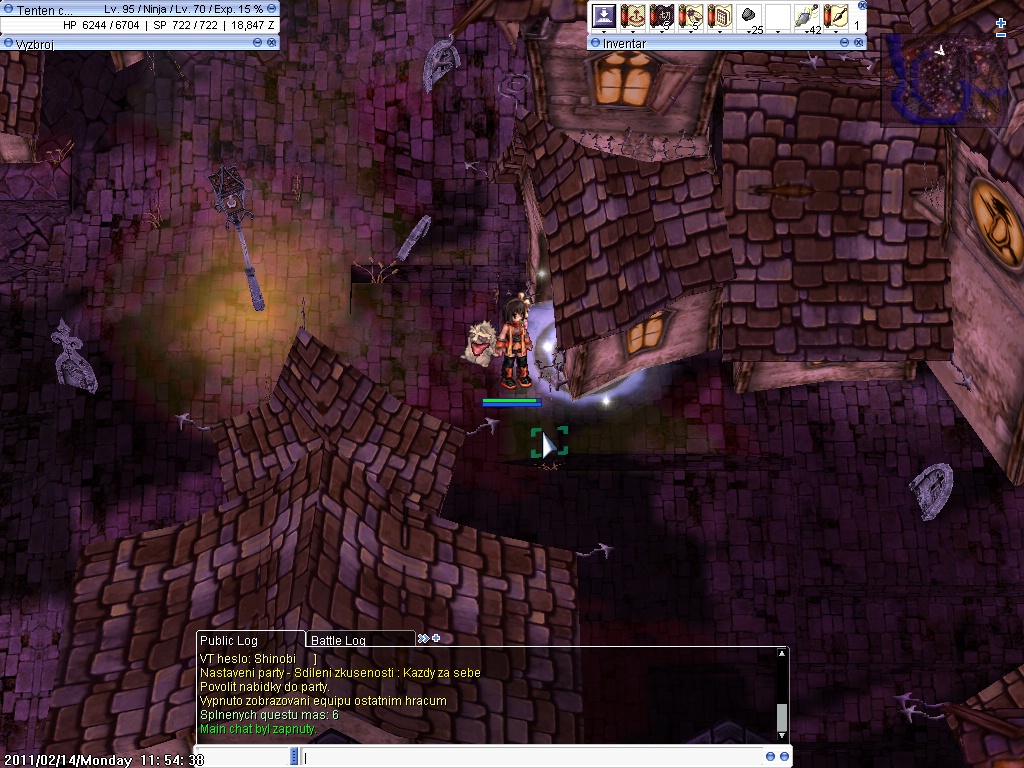Minimize the Vyzbroj equipment window
This screenshot has height=768, width=1024.
(259, 43)
